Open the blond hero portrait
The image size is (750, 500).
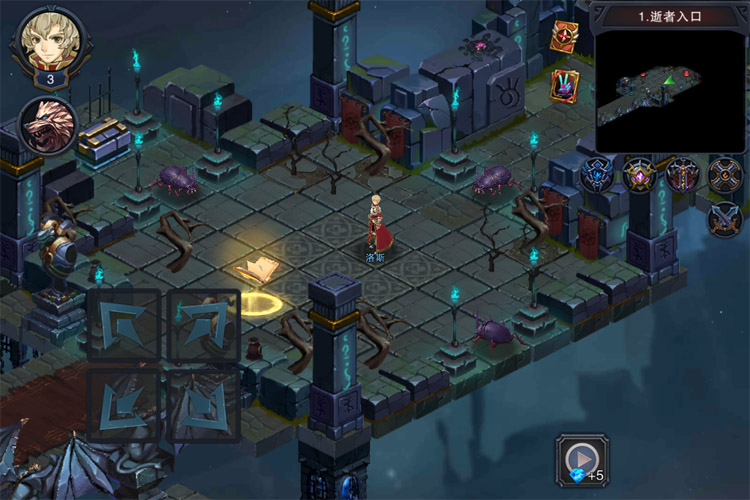[x=49, y=40]
